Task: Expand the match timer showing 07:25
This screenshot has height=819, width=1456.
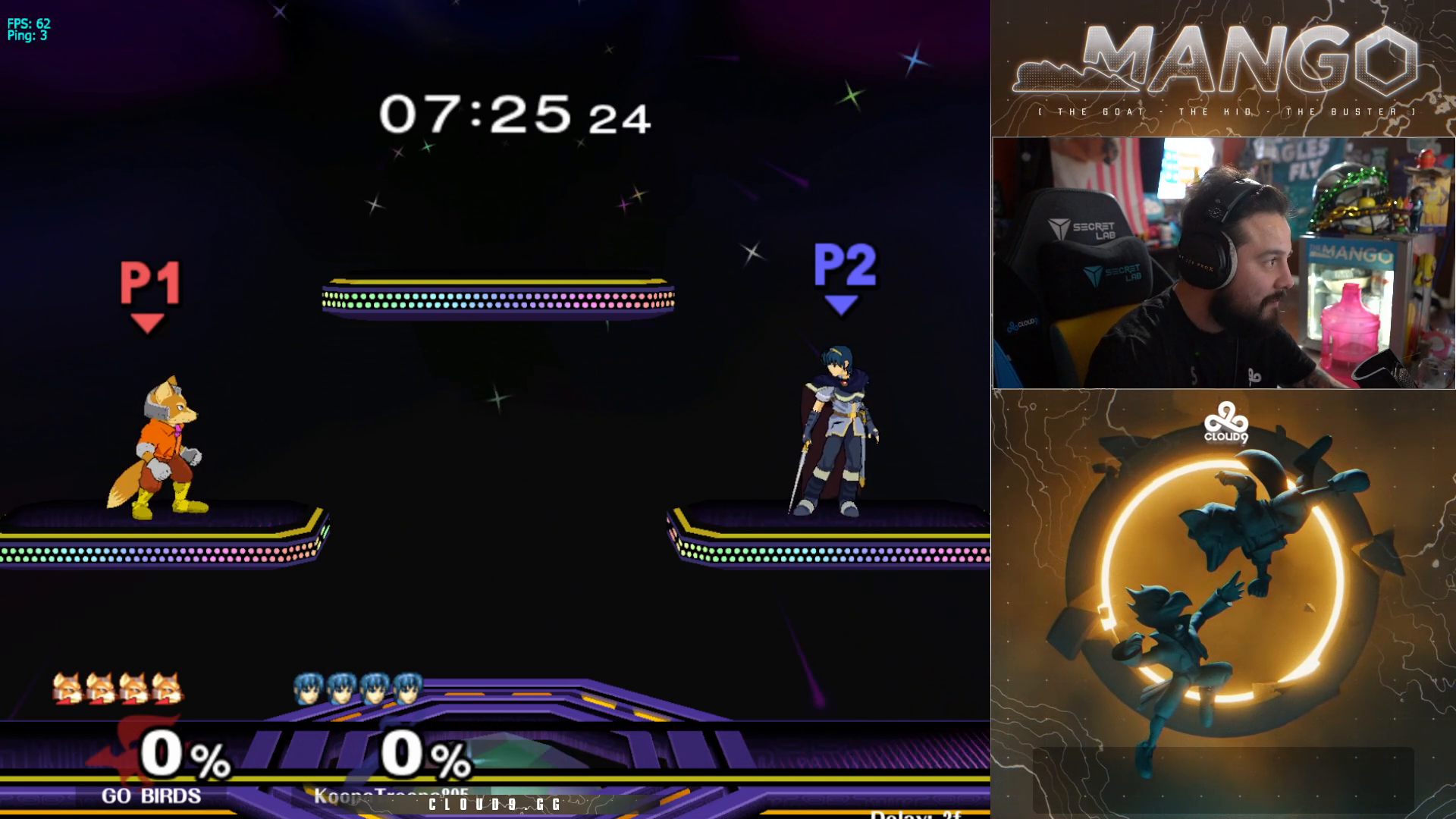Action: tap(478, 112)
